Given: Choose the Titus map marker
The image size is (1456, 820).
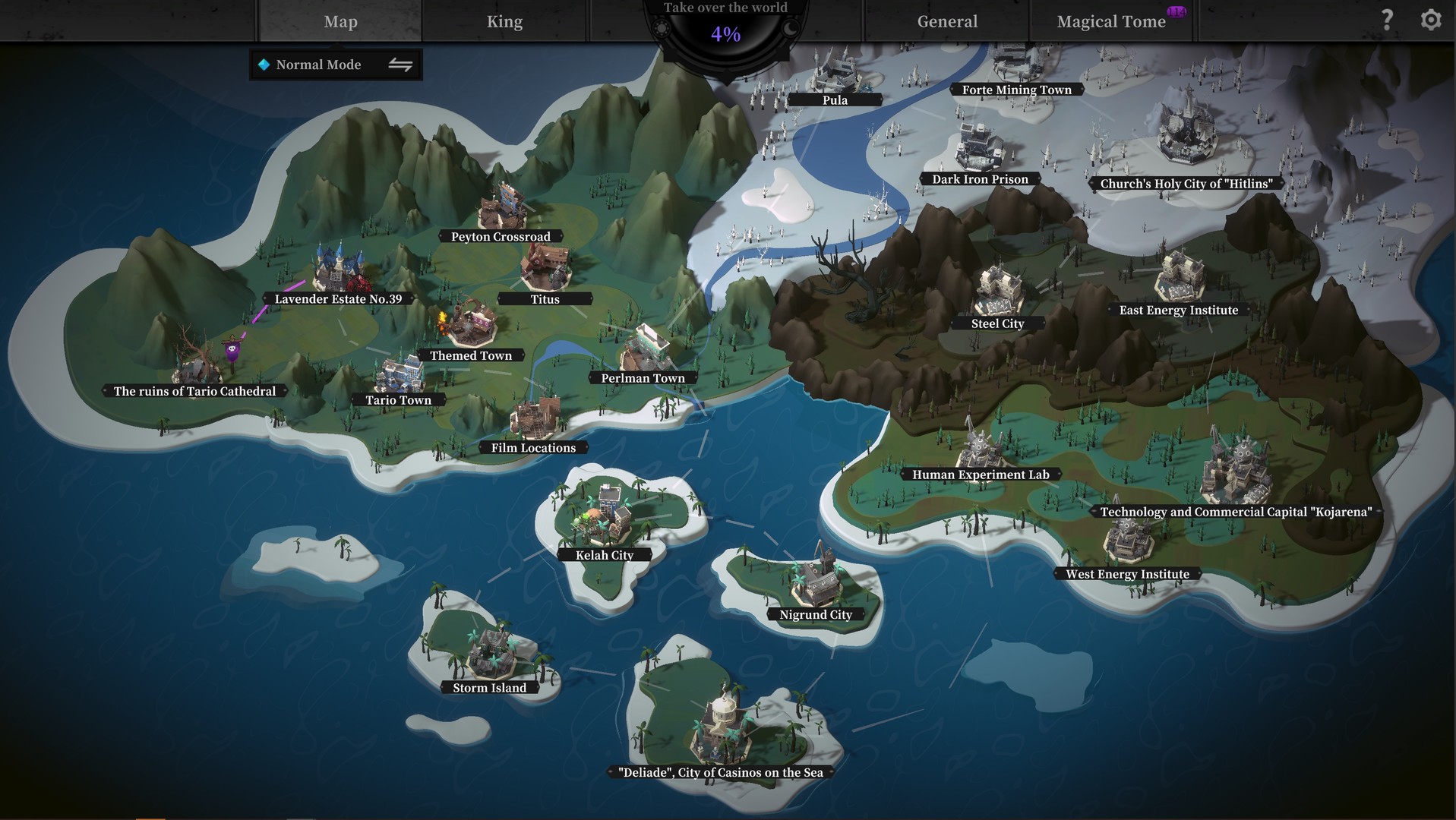Looking at the screenshot, I should coord(545,298).
